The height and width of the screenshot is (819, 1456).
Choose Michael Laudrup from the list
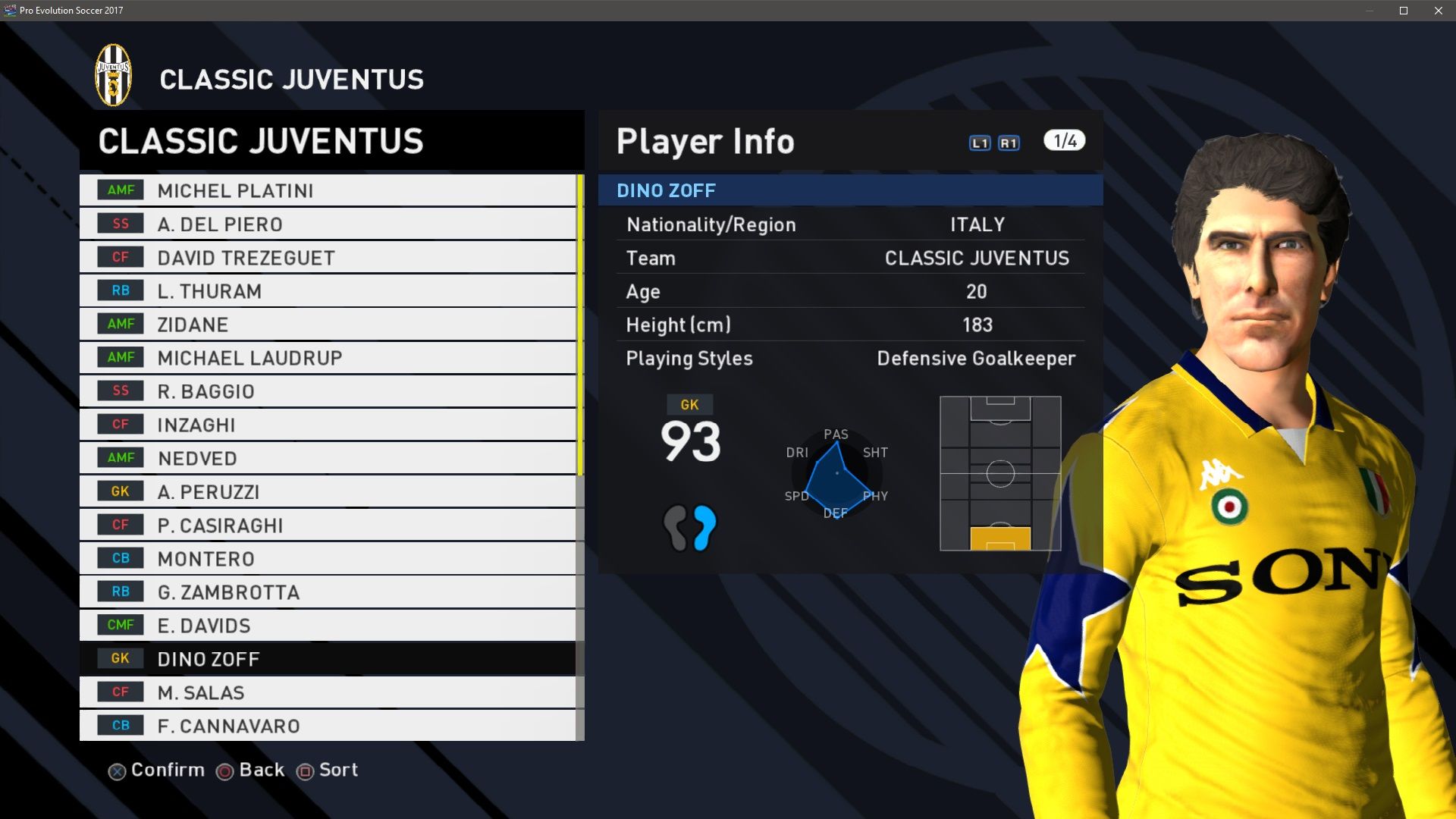click(x=327, y=358)
